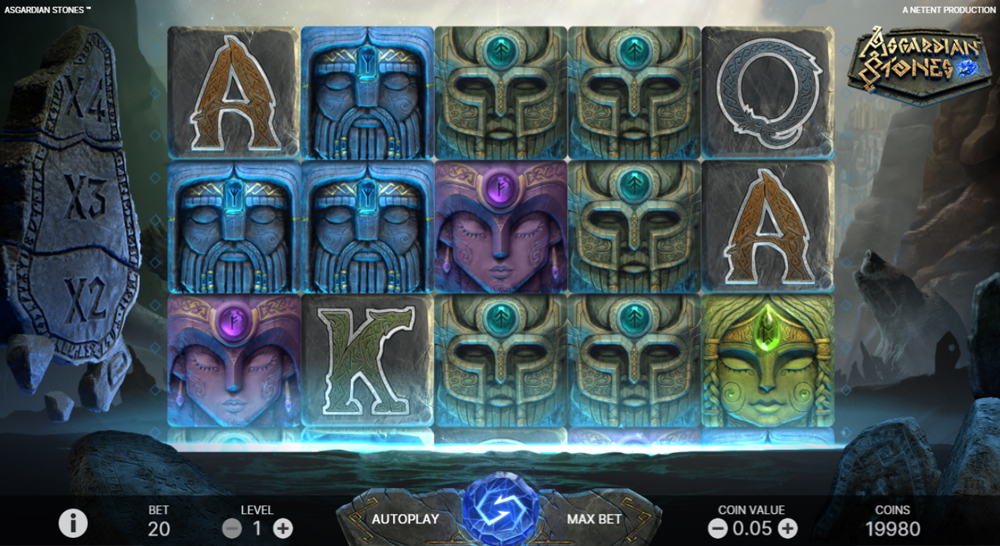Lower the coin value

(x=717, y=528)
